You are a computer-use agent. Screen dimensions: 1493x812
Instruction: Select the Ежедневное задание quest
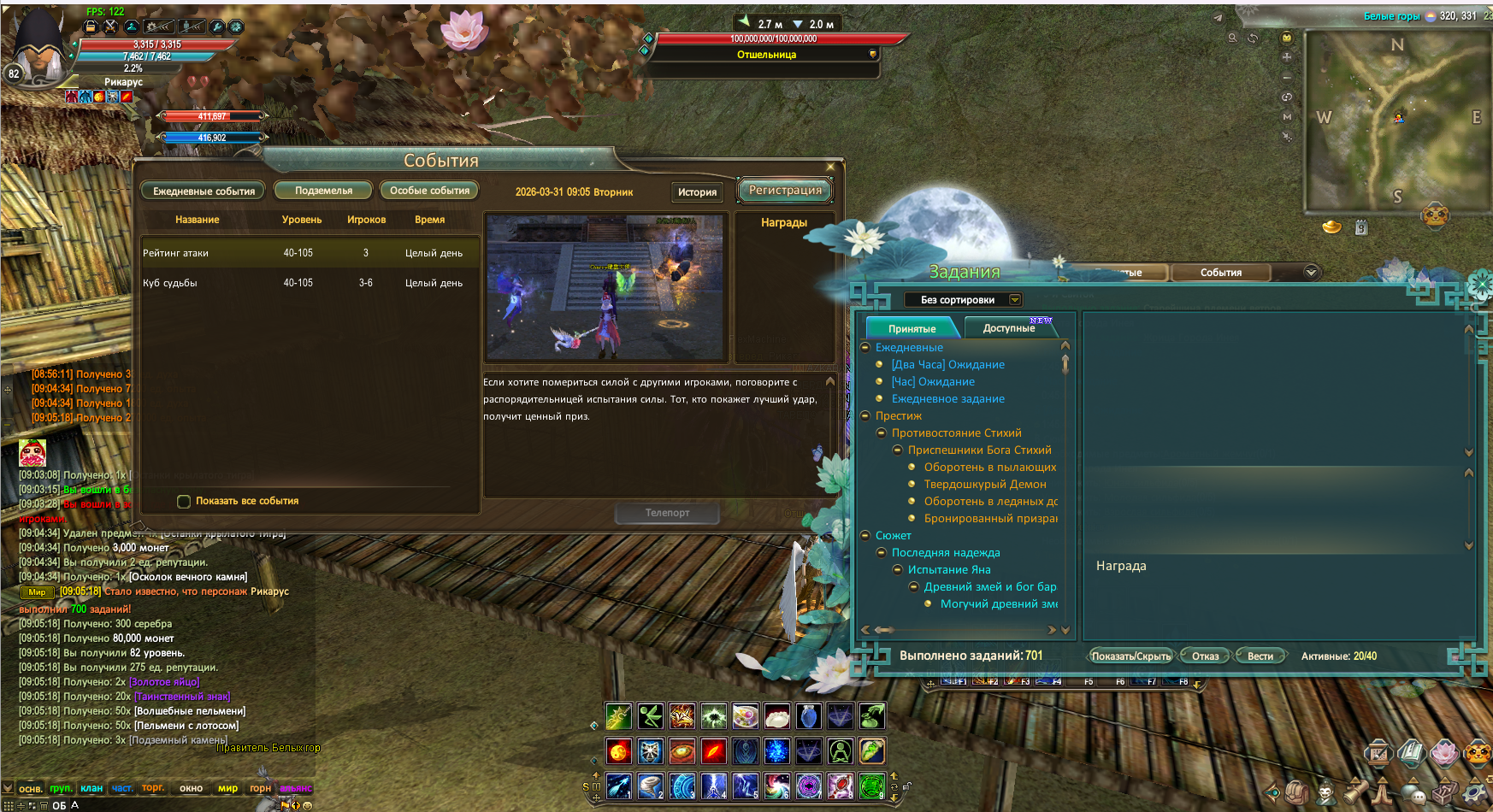947,399
